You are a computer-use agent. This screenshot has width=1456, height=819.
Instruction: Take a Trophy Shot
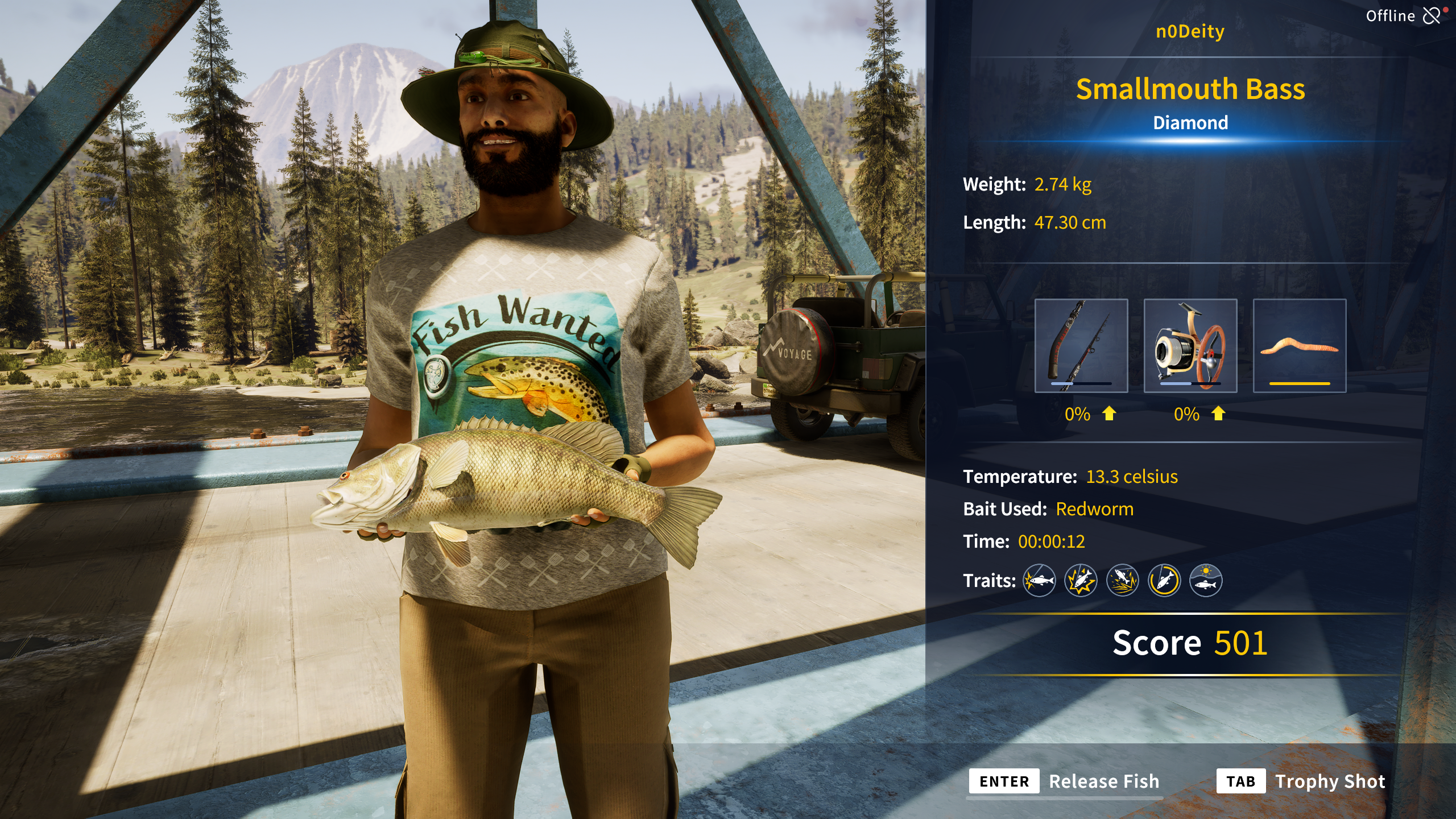[x=1301, y=781]
